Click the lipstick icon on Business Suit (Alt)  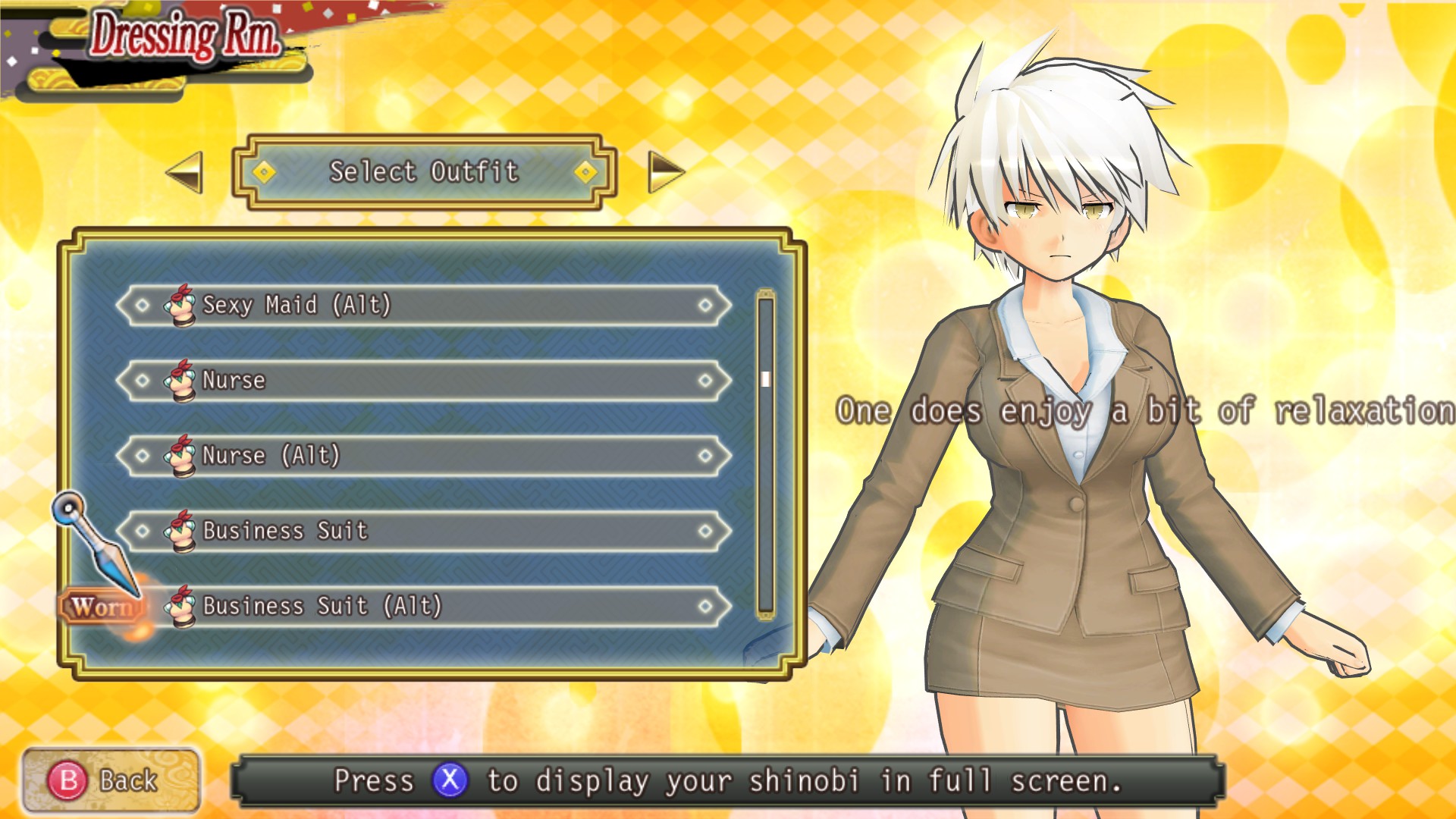[181, 605]
